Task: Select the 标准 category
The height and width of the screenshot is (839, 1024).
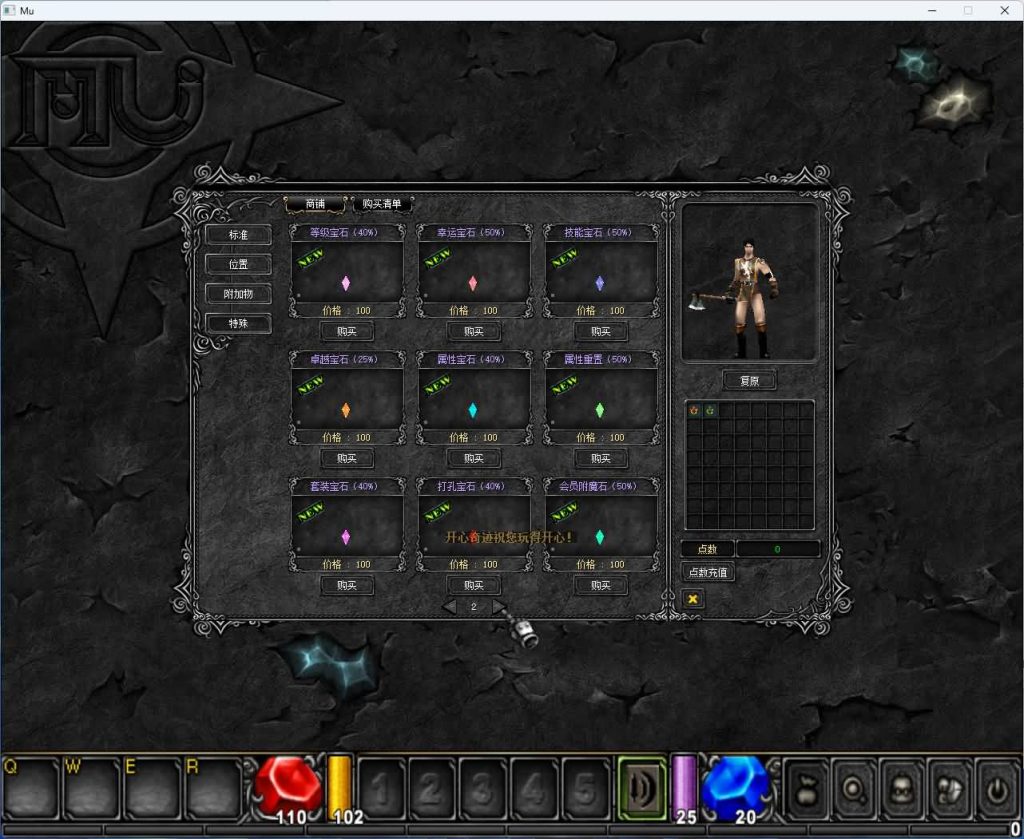Action: tap(238, 235)
